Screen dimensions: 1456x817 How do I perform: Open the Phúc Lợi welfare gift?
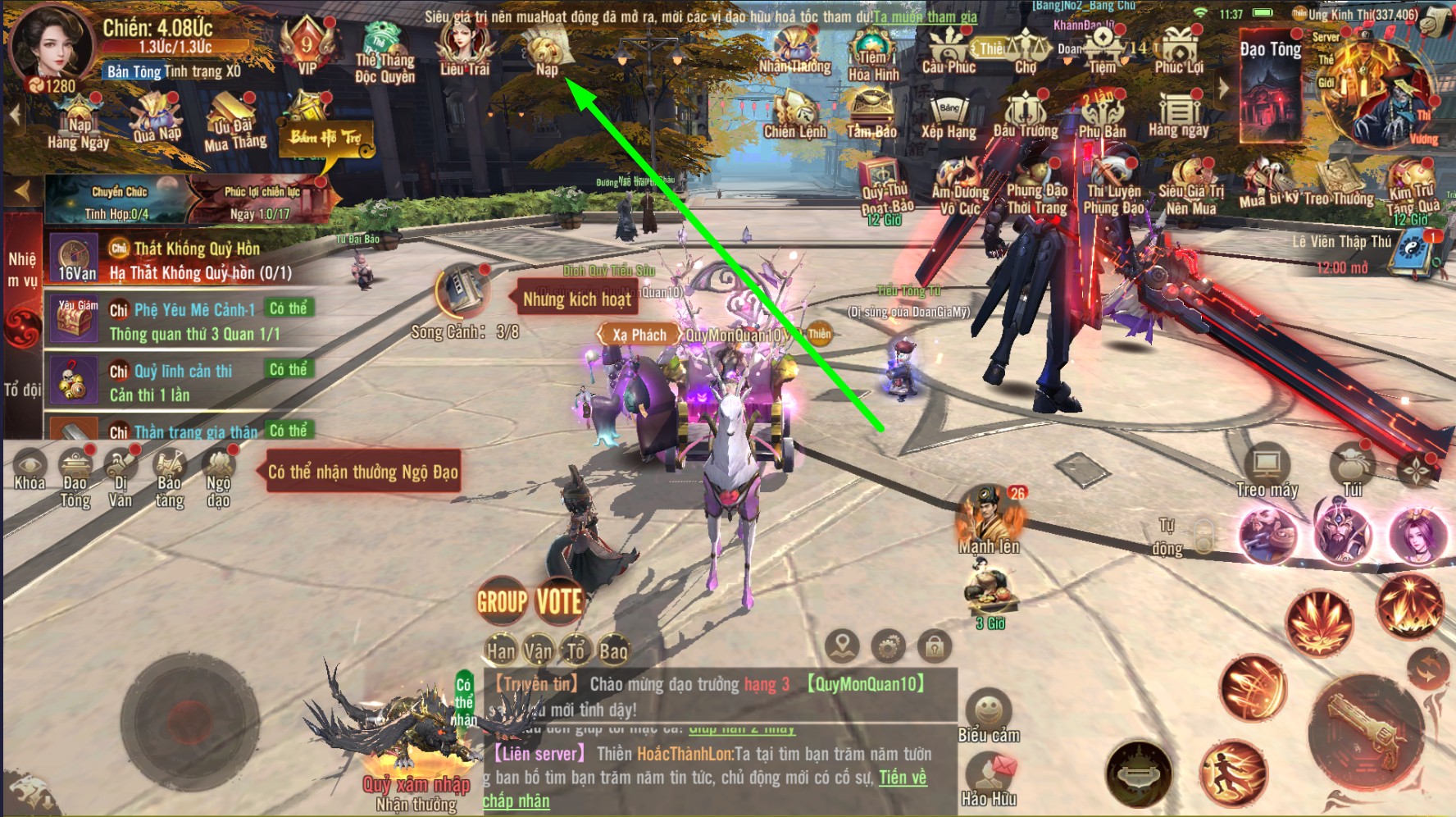click(x=1179, y=49)
